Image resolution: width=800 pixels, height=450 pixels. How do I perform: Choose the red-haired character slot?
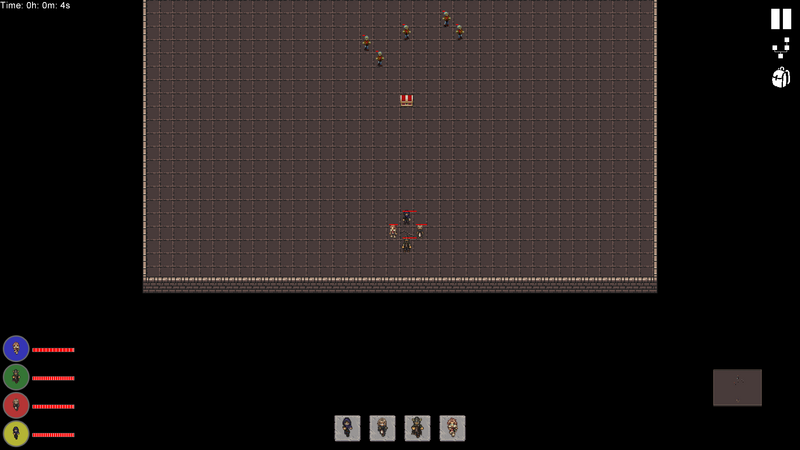click(x=452, y=428)
